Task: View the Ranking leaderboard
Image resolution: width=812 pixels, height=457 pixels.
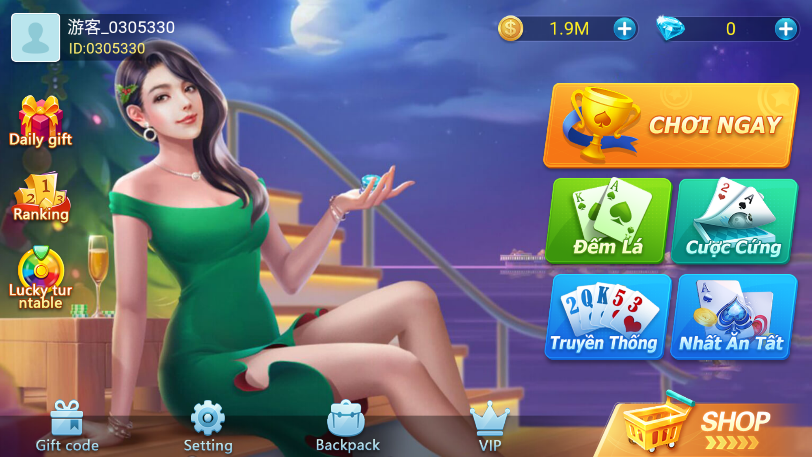Action: pos(41,197)
